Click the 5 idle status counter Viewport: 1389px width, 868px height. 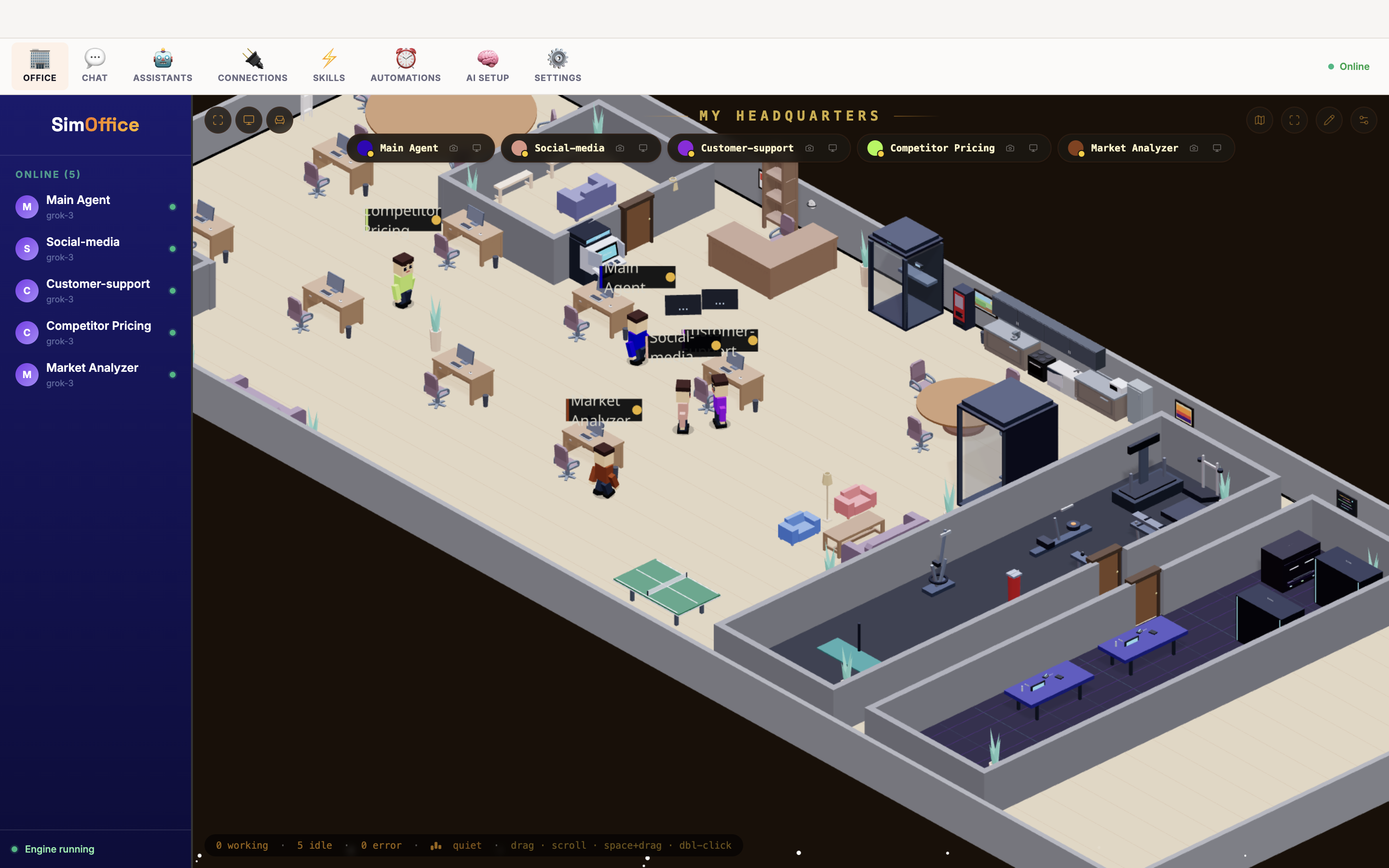314,845
